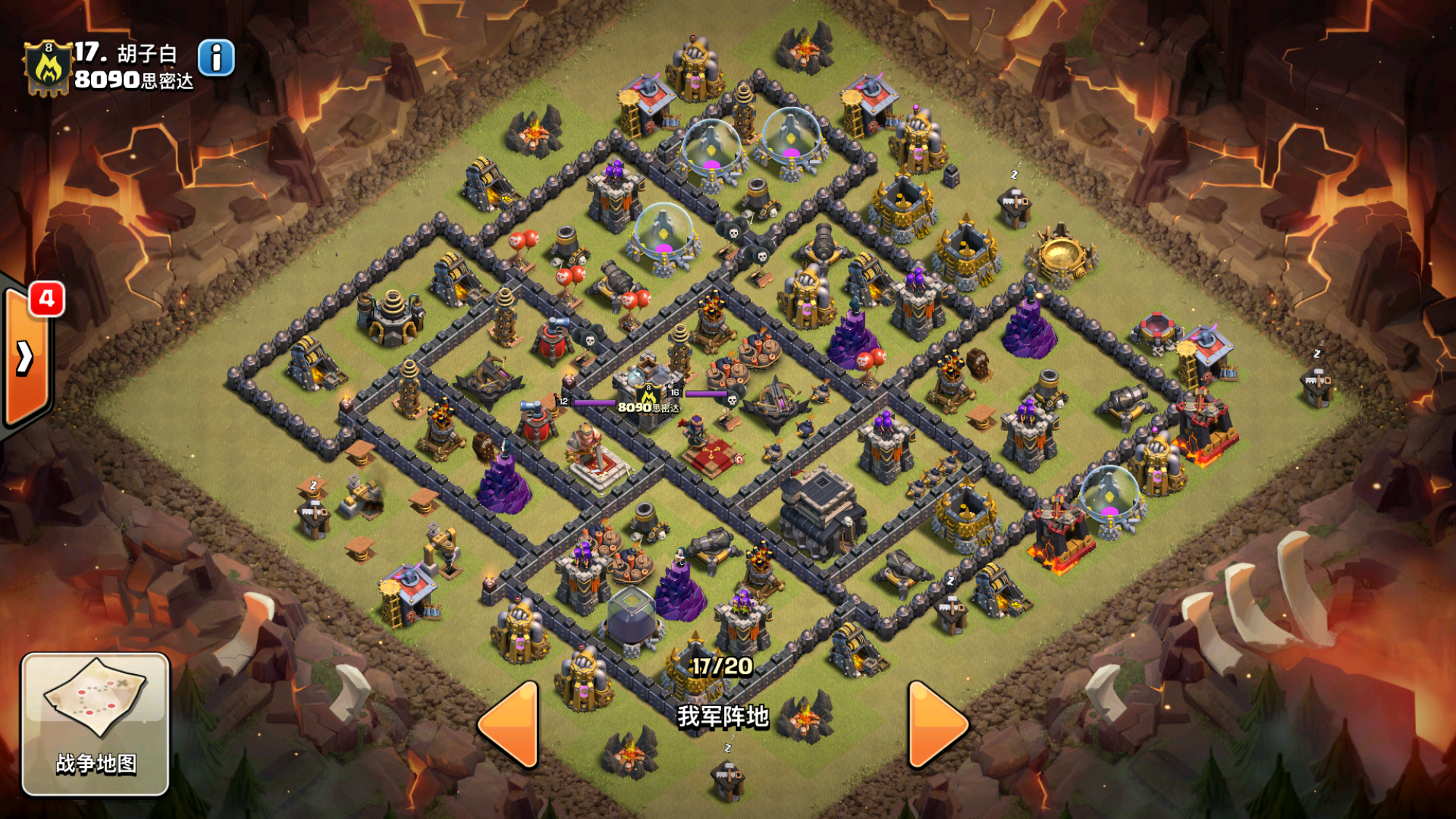The width and height of the screenshot is (1456, 819).
Task: Go to the previous base with the left arrow
Action: pos(510,725)
